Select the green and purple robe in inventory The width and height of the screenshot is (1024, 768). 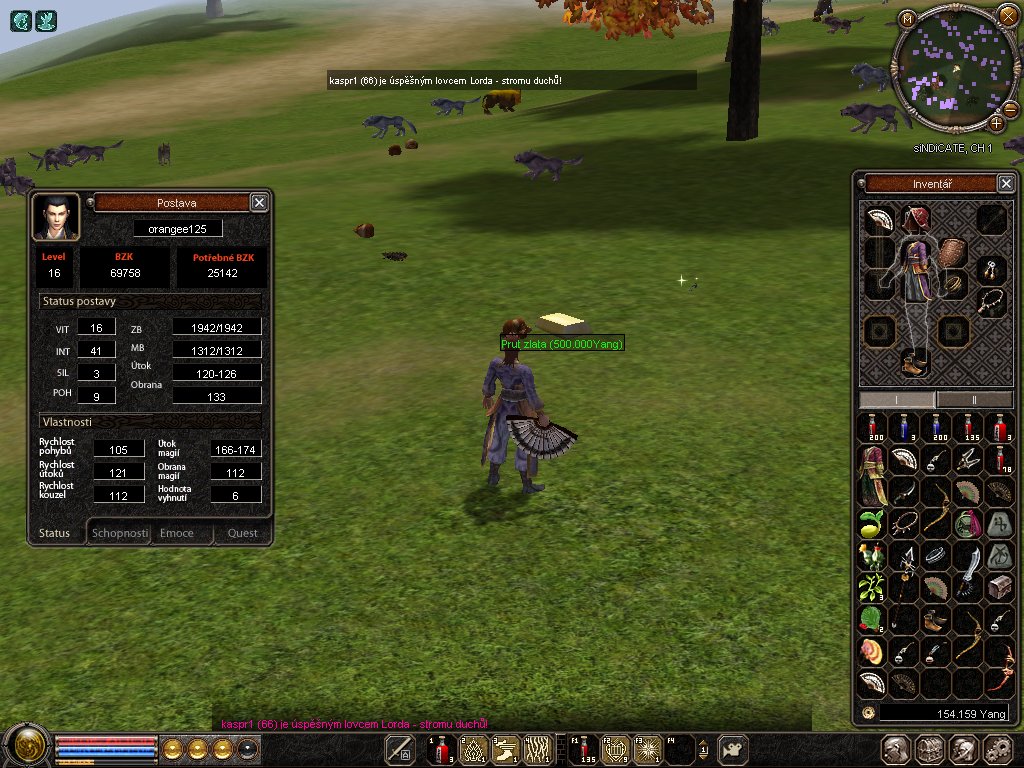[872, 475]
